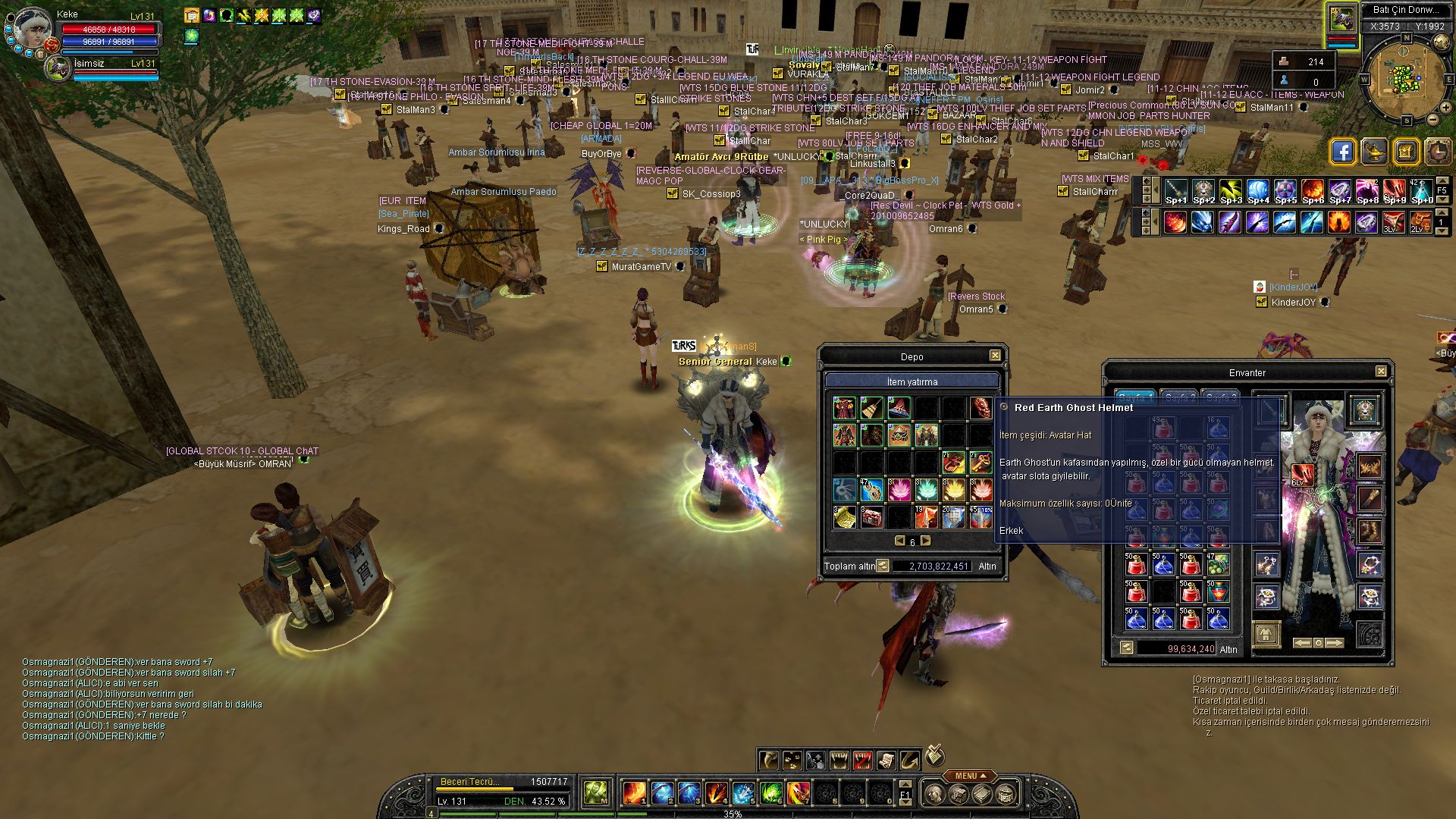Expand the MENU button on bottom bar

(x=970, y=776)
